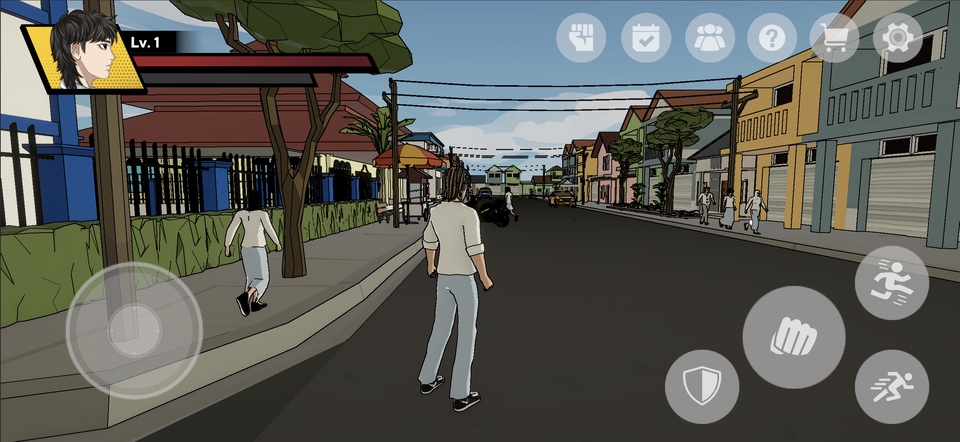This screenshot has width=960, height=442.
Task: Click the player character portrait
Action: point(84,52)
